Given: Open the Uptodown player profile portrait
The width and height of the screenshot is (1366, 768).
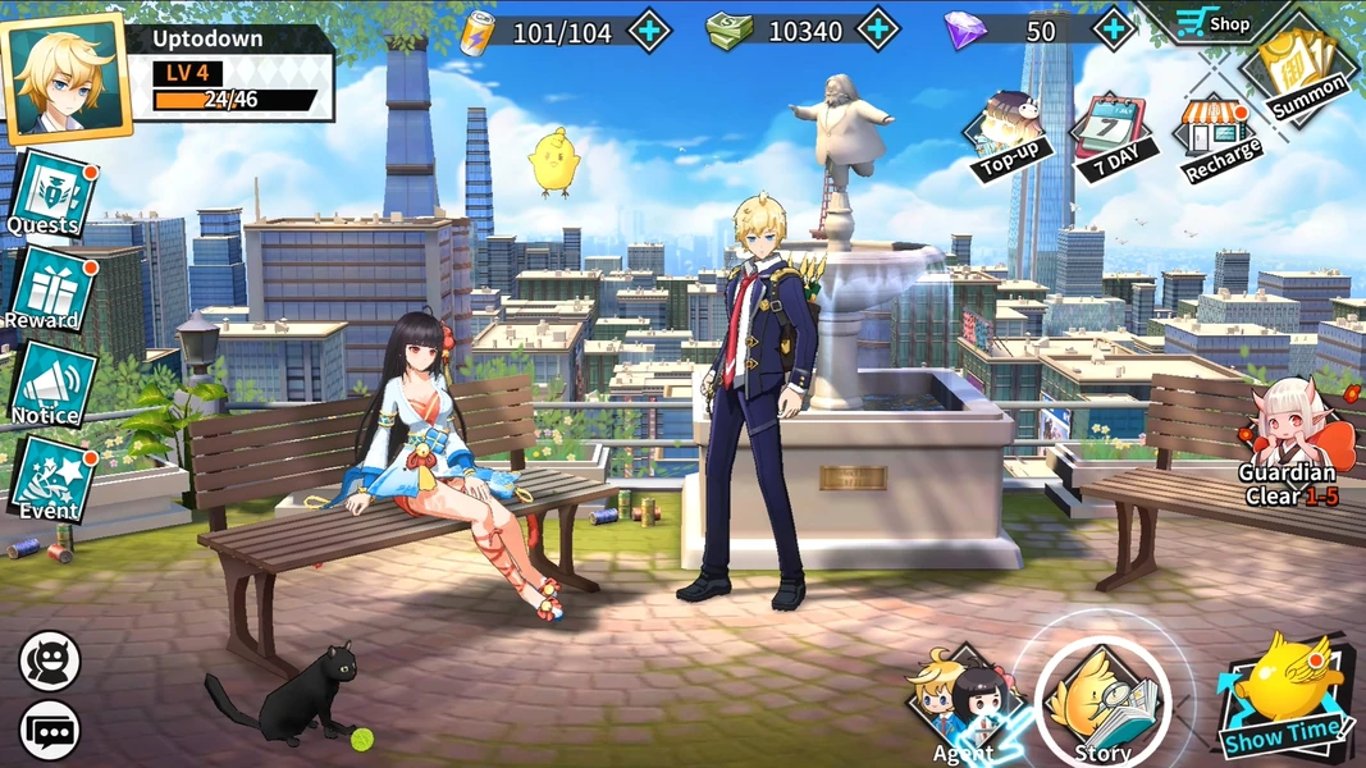Looking at the screenshot, I should coord(65,80).
